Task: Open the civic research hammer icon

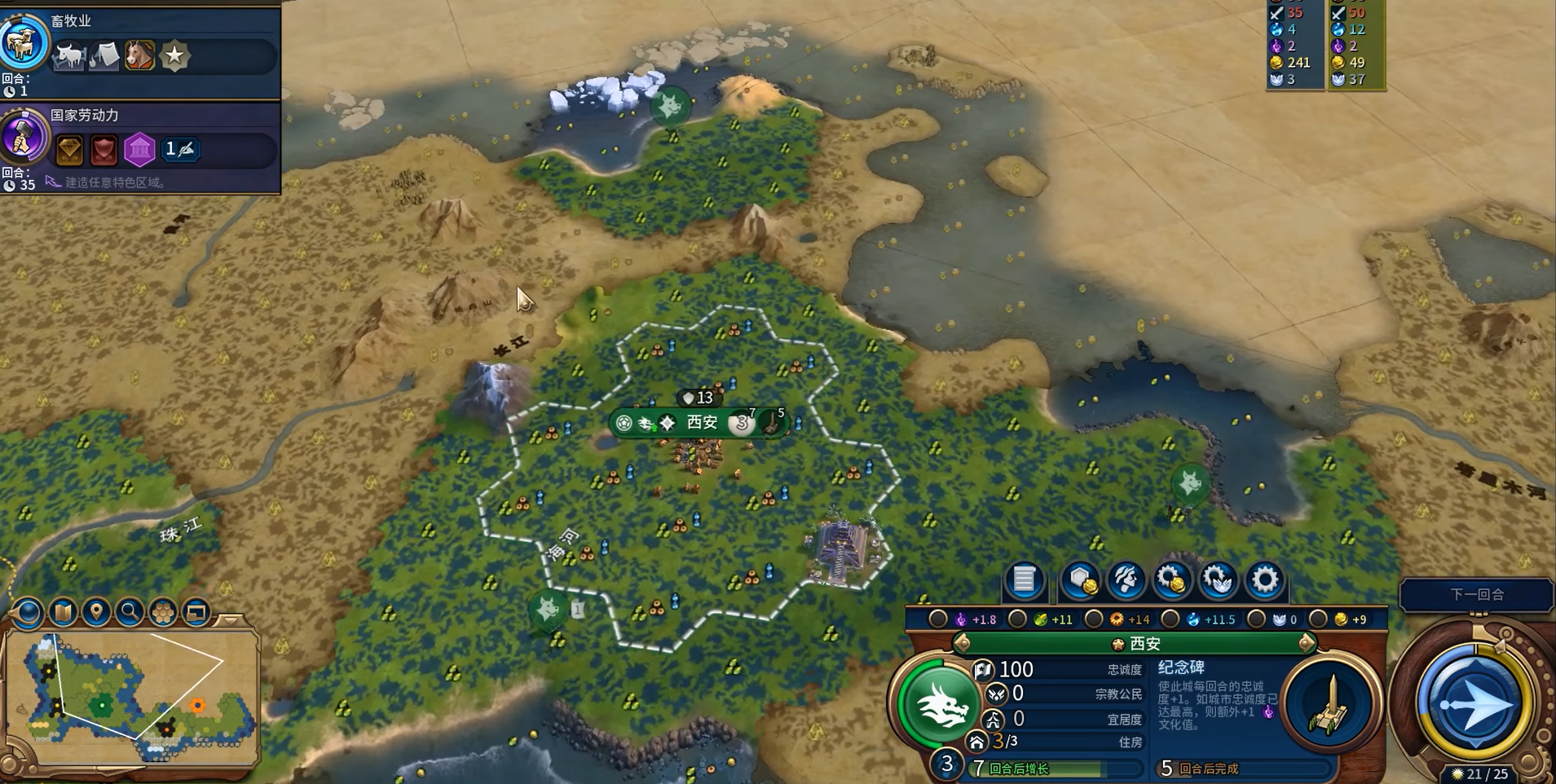Action: click(24, 136)
